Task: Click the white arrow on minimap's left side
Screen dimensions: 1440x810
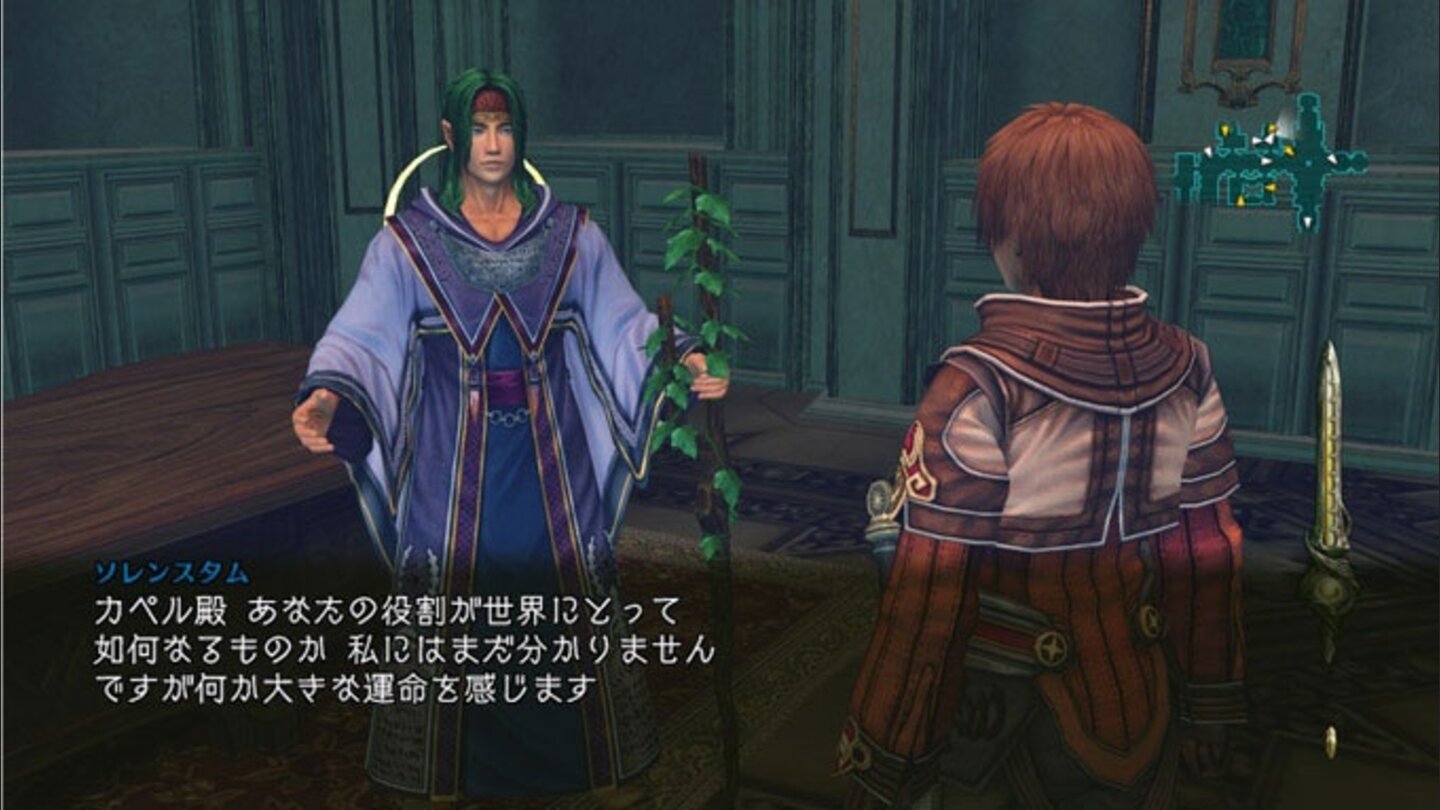Action: [x=1208, y=152]
